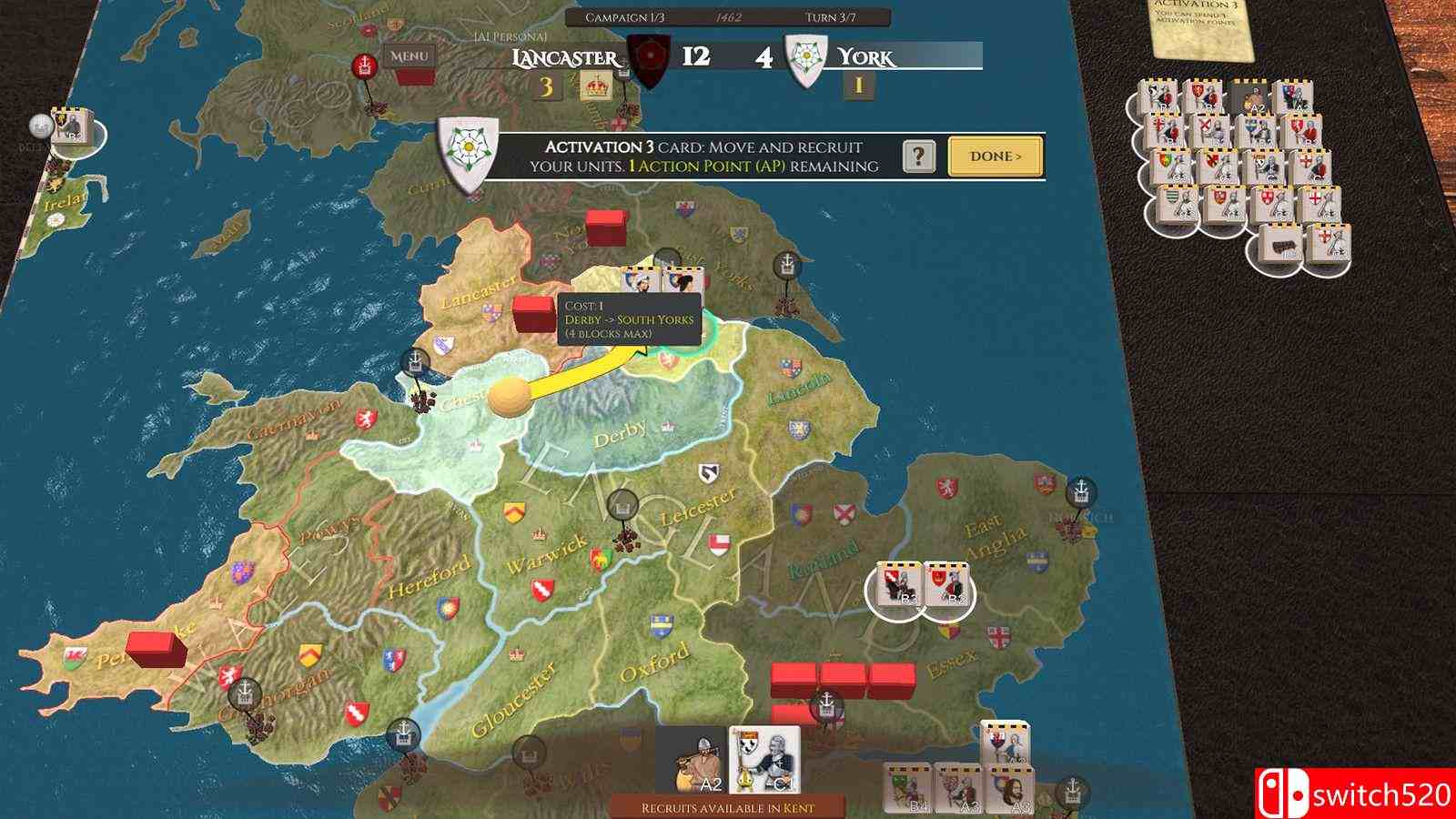Select the A2 archer recruit in Kent
Image resolution: width=1456 pixels, height=819 pixels.
pos(692,760)
